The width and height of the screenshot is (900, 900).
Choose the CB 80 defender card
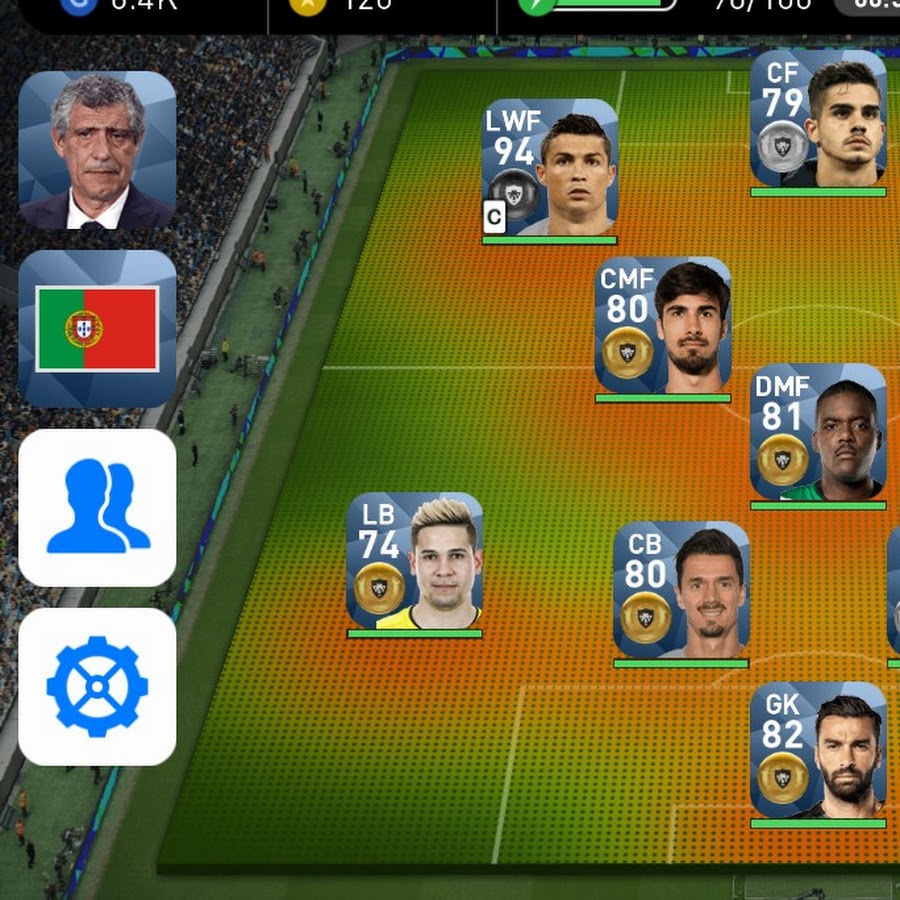point(681,590)
